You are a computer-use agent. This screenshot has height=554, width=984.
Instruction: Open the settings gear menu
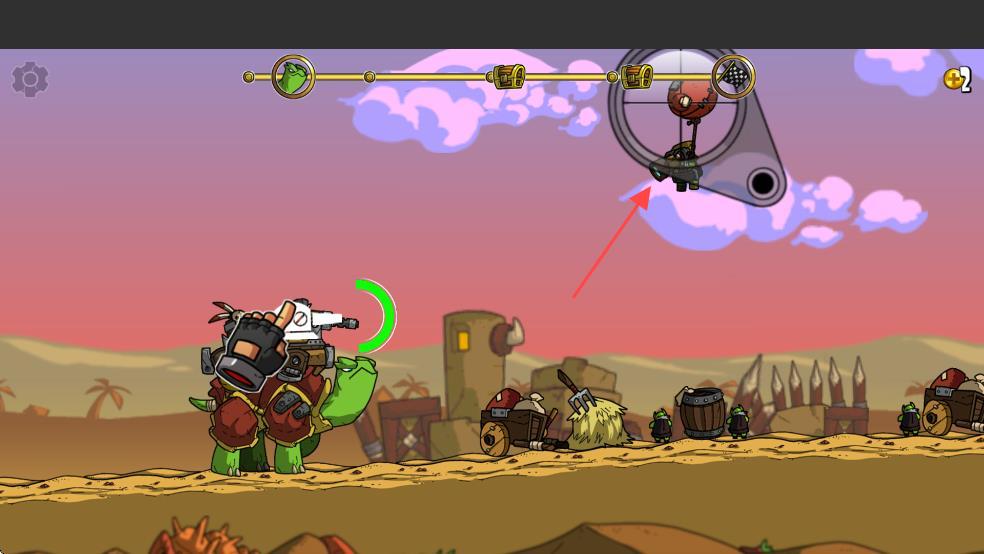(30, 79)
